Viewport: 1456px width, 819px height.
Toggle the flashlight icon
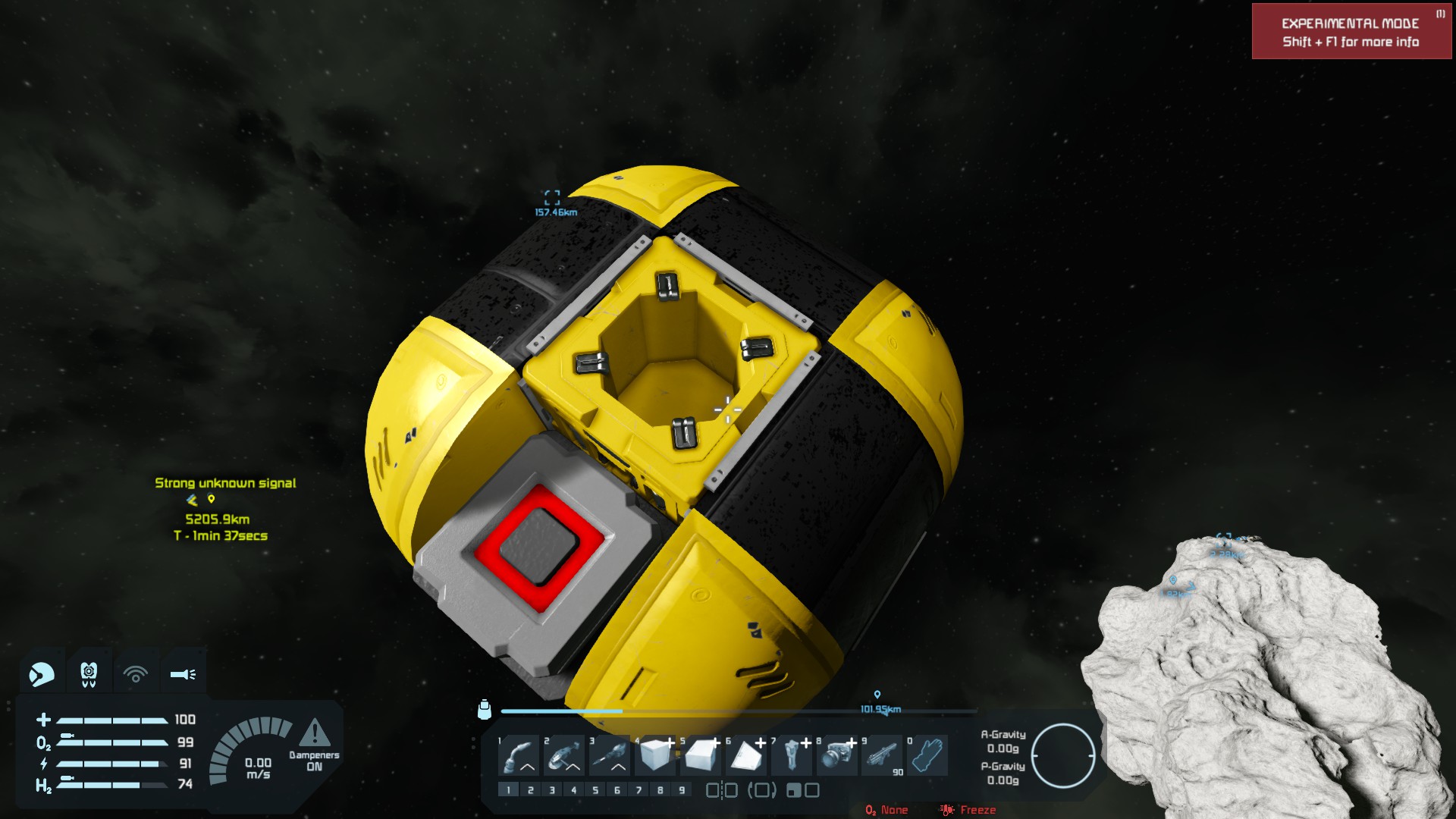click(x=183, y=673)
